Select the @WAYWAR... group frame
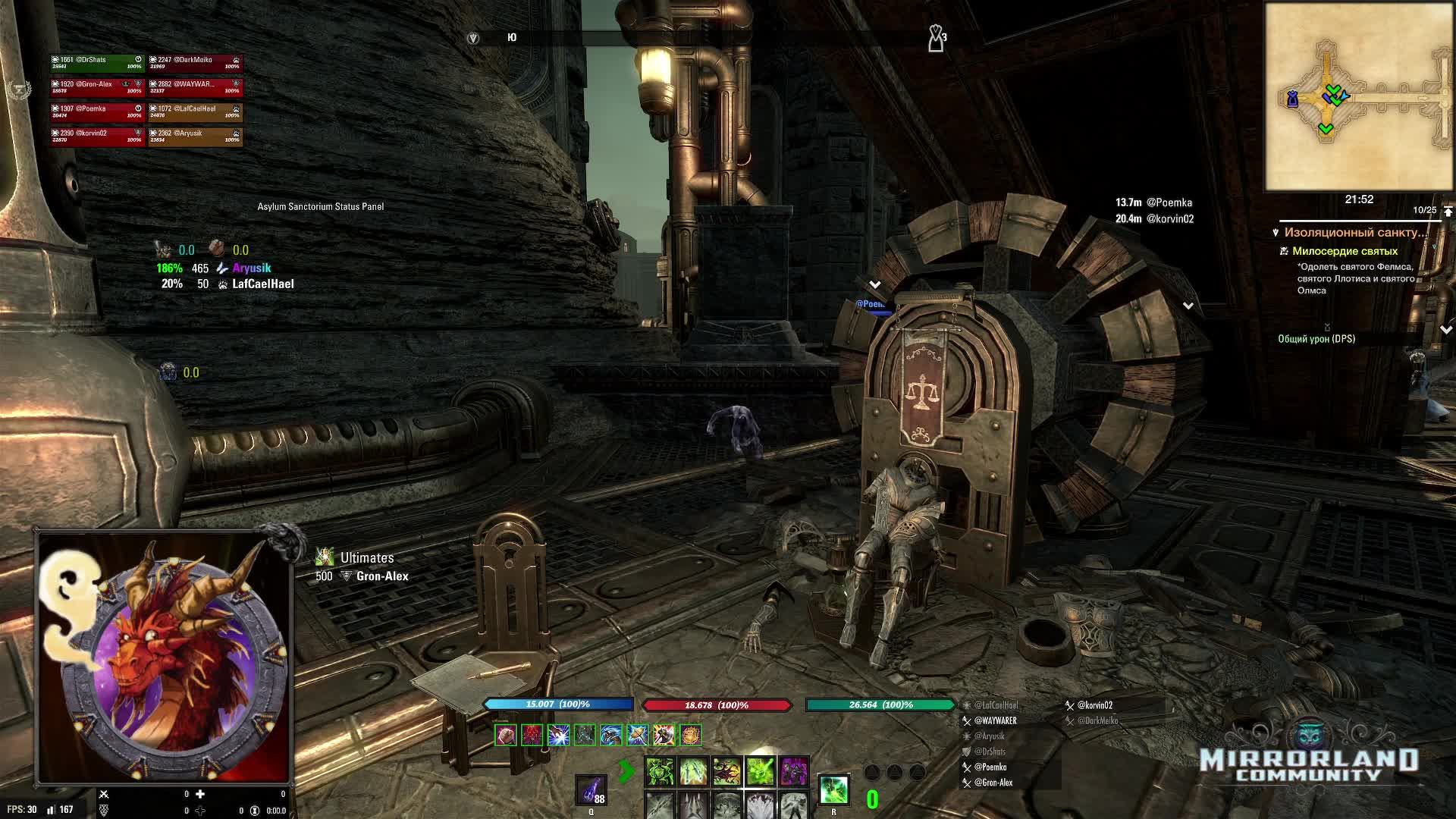 (195, 87)
